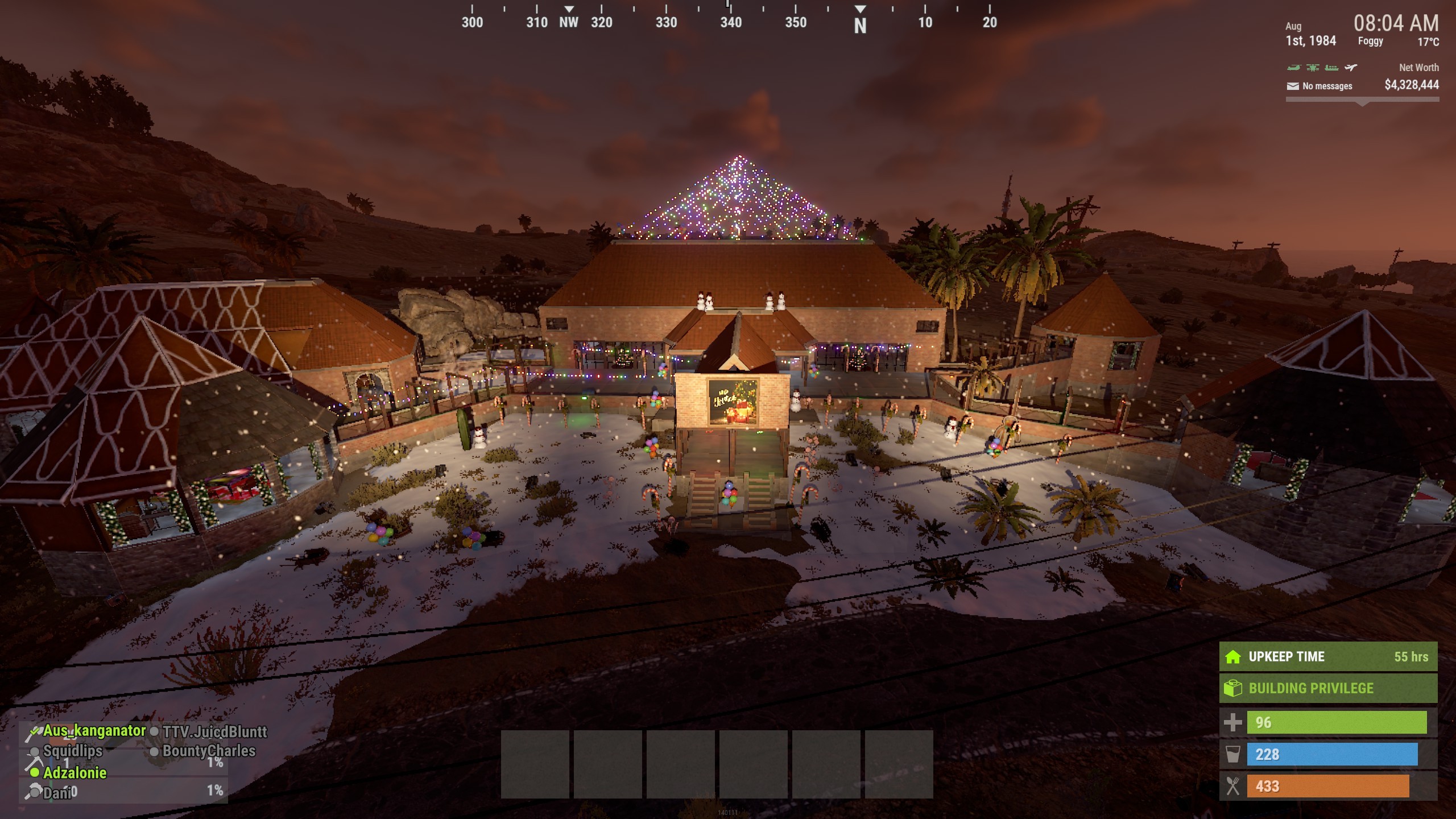Image resolution: width=1456 pixels, height=819 pixels.
Task: Click the Upkeep Time status
Action: click(1327, 657)
